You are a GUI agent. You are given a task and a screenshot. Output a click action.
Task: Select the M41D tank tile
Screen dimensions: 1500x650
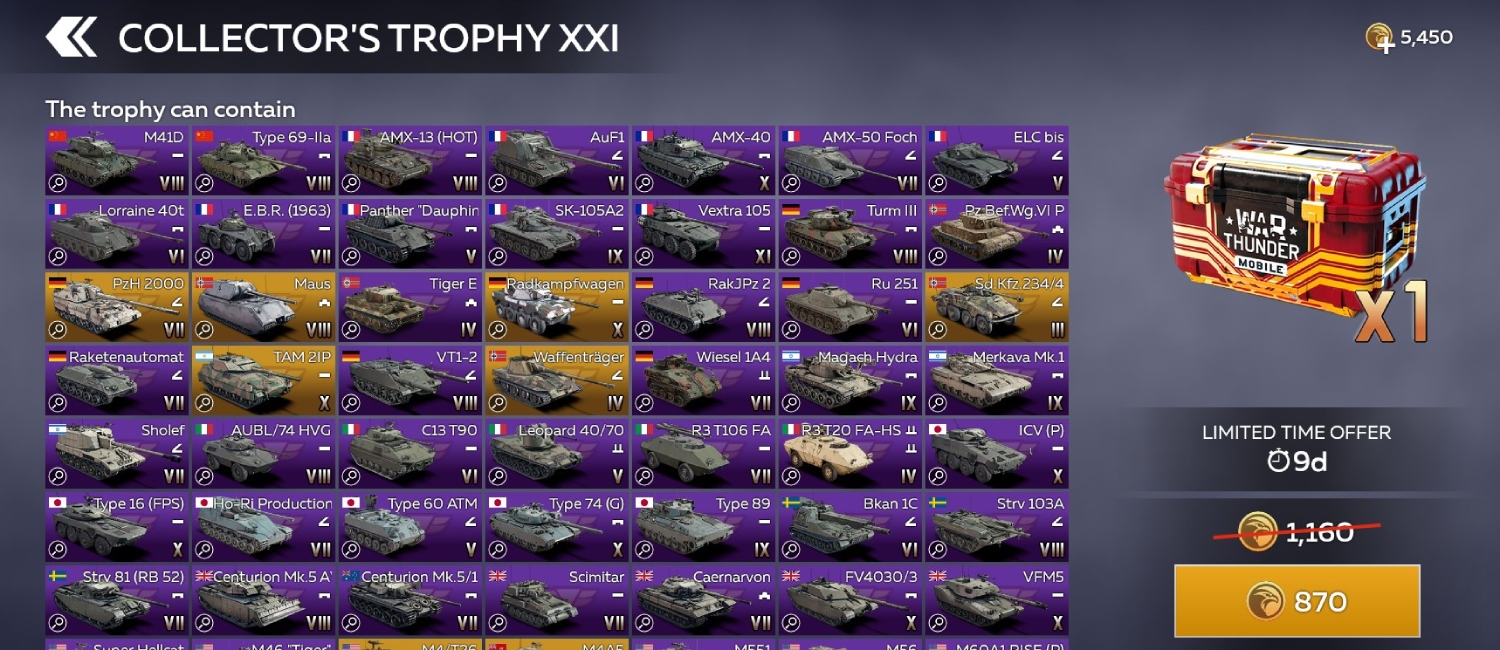pos(116,160)
